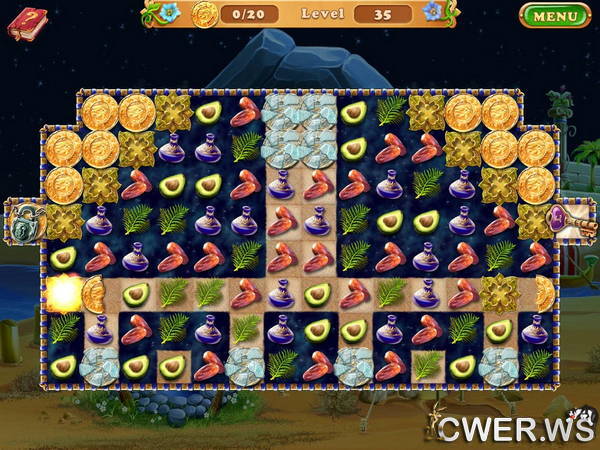600x450 pixels.
Task: Click the glowing sunburst tile
Action: coord(63,293)
